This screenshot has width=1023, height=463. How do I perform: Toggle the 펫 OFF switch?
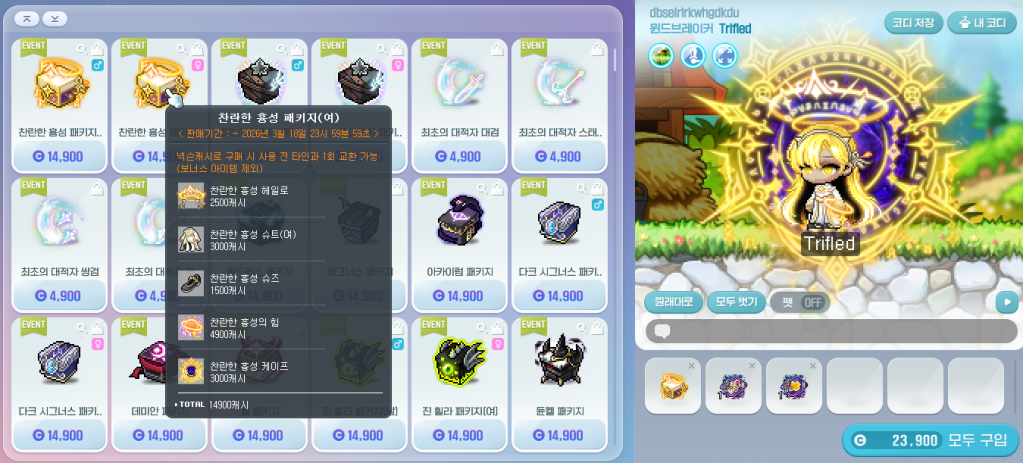pyautogui.click(x=799, y=301)
